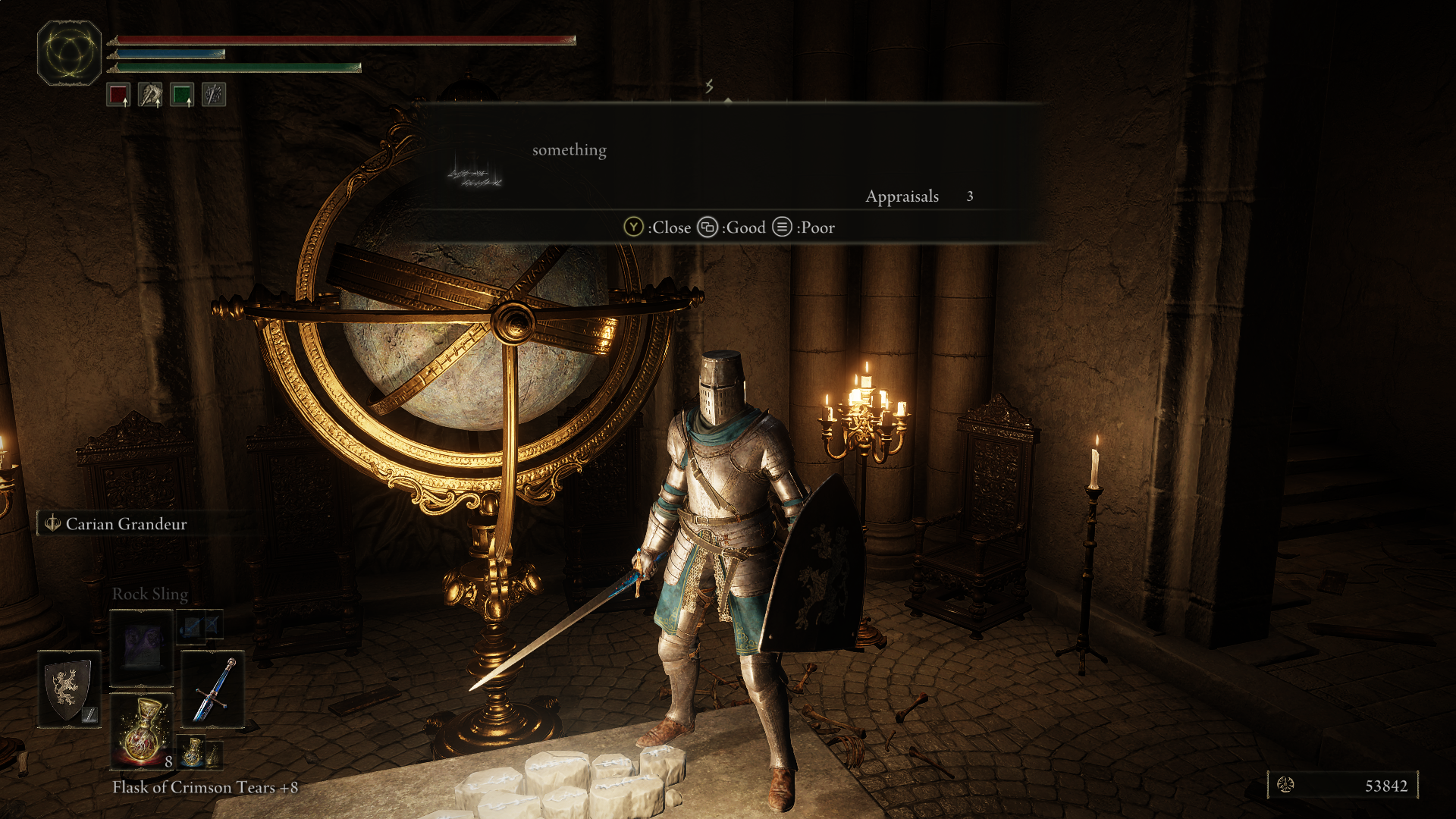Select the axe buff status icon
The height and width of the screenshot is (819, 1456).
pyautogui.click(x=150, y=96)
